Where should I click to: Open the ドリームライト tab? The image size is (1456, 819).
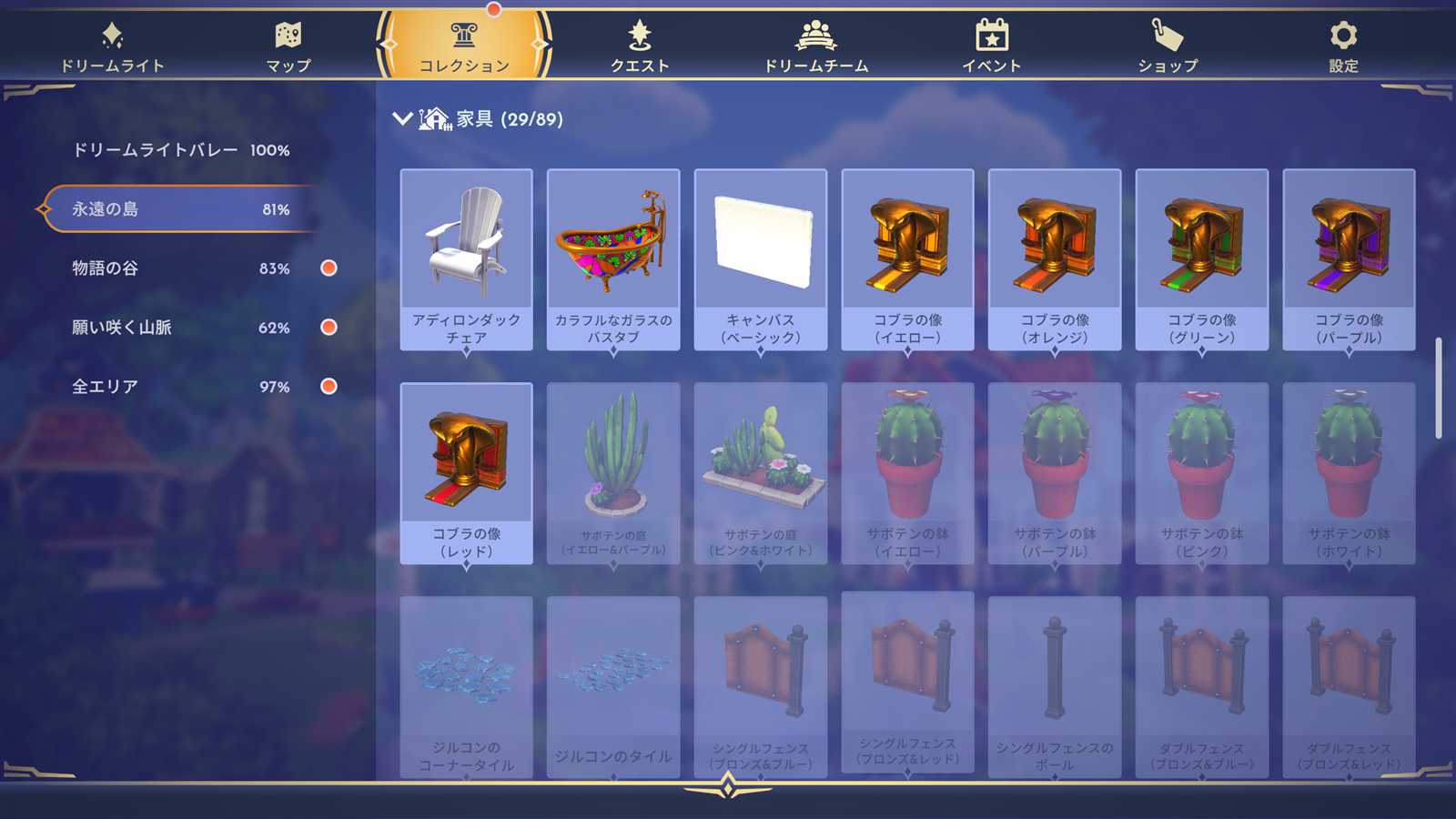pyautogui.click(x=112, y=47)
